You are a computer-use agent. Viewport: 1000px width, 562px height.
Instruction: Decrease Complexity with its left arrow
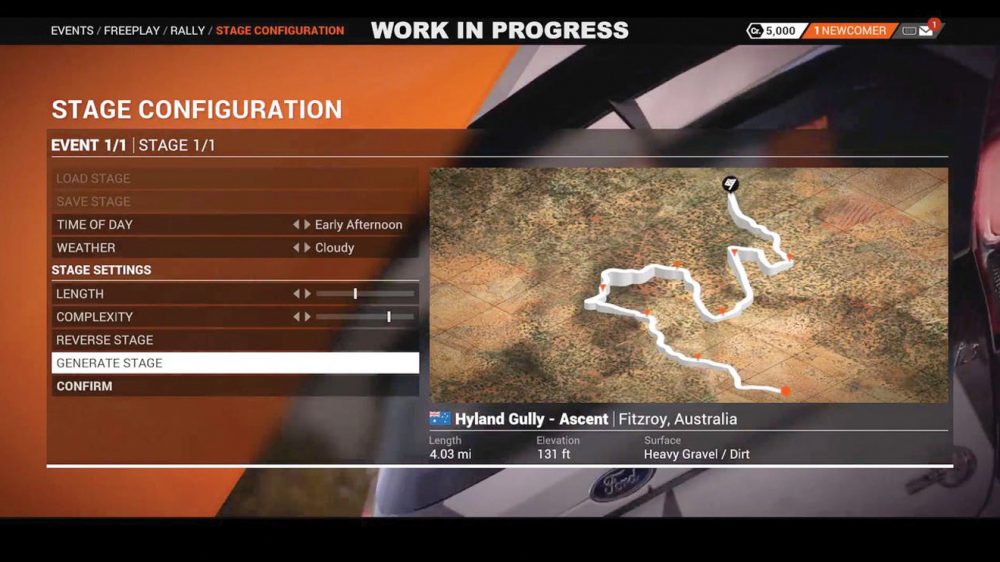[296, 317]
